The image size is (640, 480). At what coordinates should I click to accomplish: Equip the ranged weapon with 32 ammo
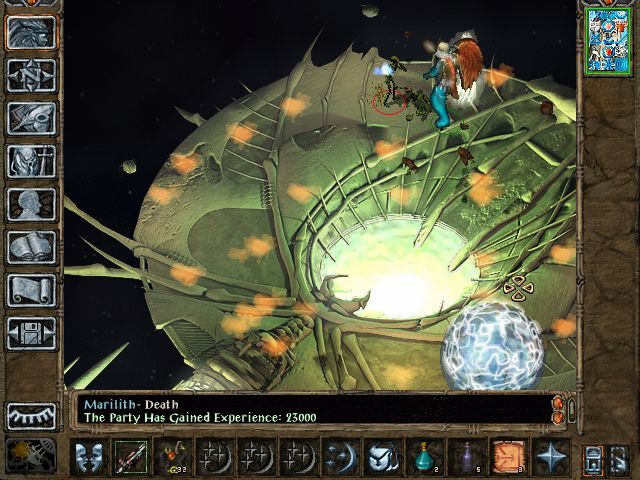coord(171,457)
